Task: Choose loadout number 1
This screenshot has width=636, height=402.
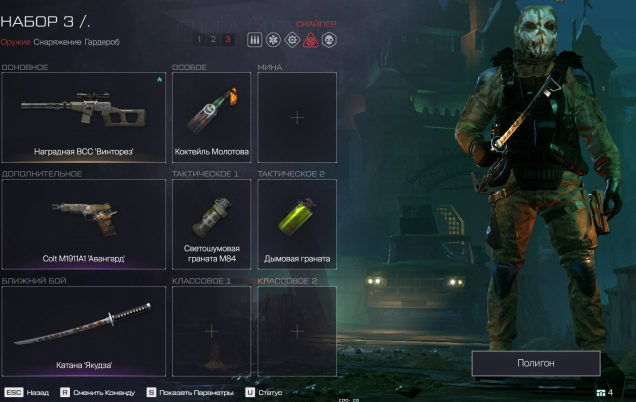Action: 200,39
